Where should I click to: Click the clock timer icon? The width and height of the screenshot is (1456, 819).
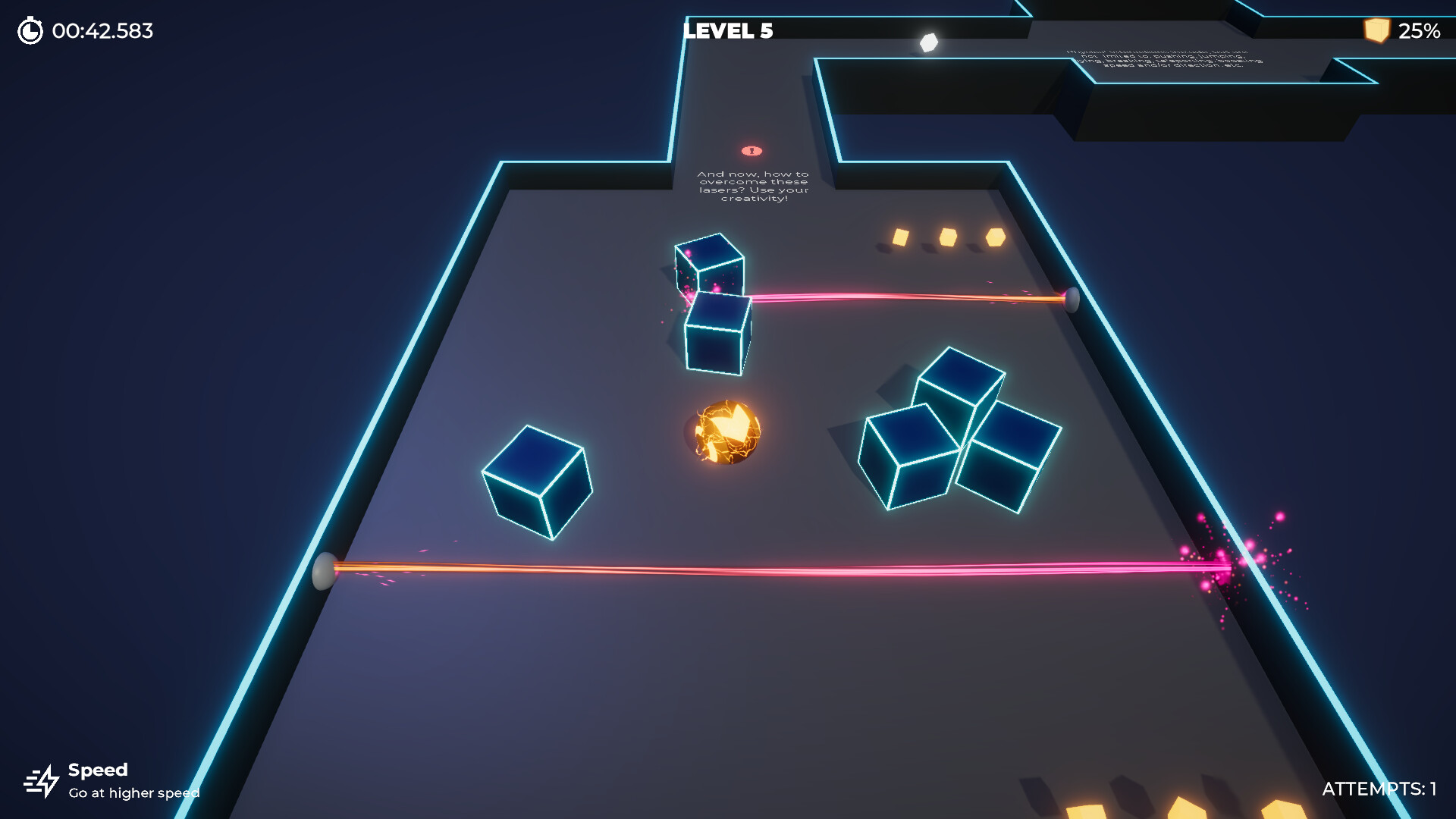click(30, 32)
